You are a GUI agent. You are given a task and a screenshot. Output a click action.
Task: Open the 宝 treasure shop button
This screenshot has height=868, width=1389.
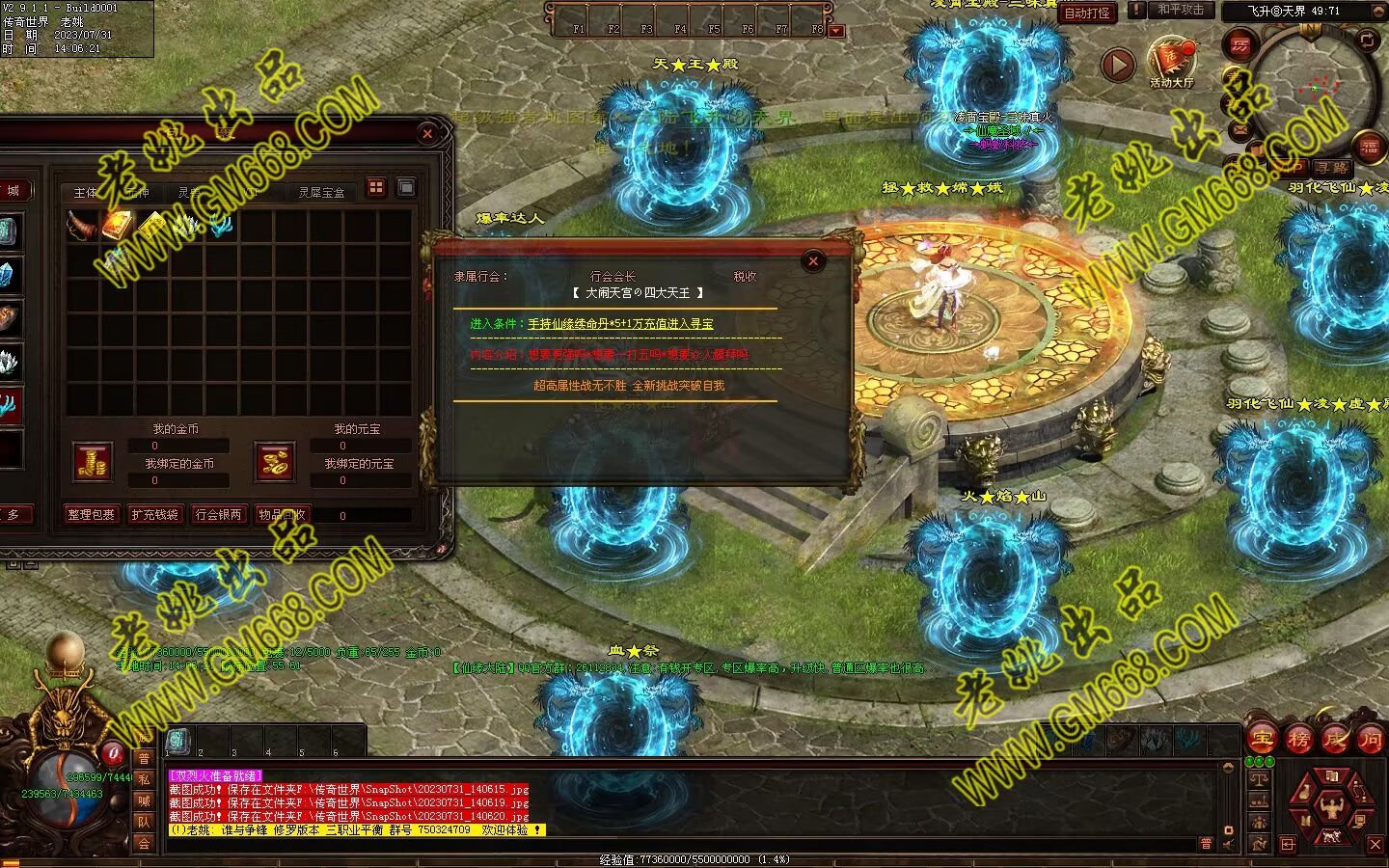(x=1262, y=740)
